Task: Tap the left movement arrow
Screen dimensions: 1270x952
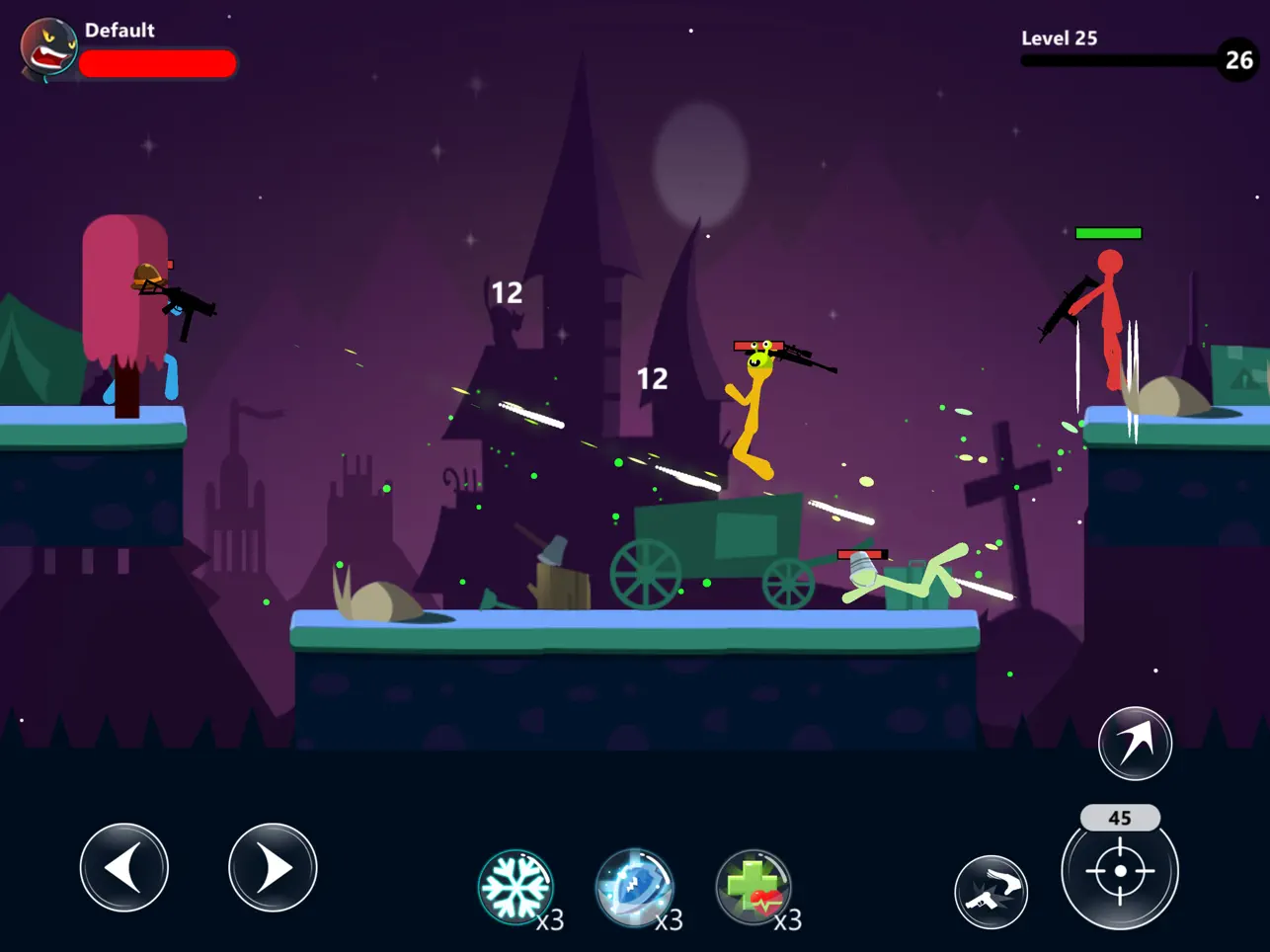Action: click(x=124, y=866)
